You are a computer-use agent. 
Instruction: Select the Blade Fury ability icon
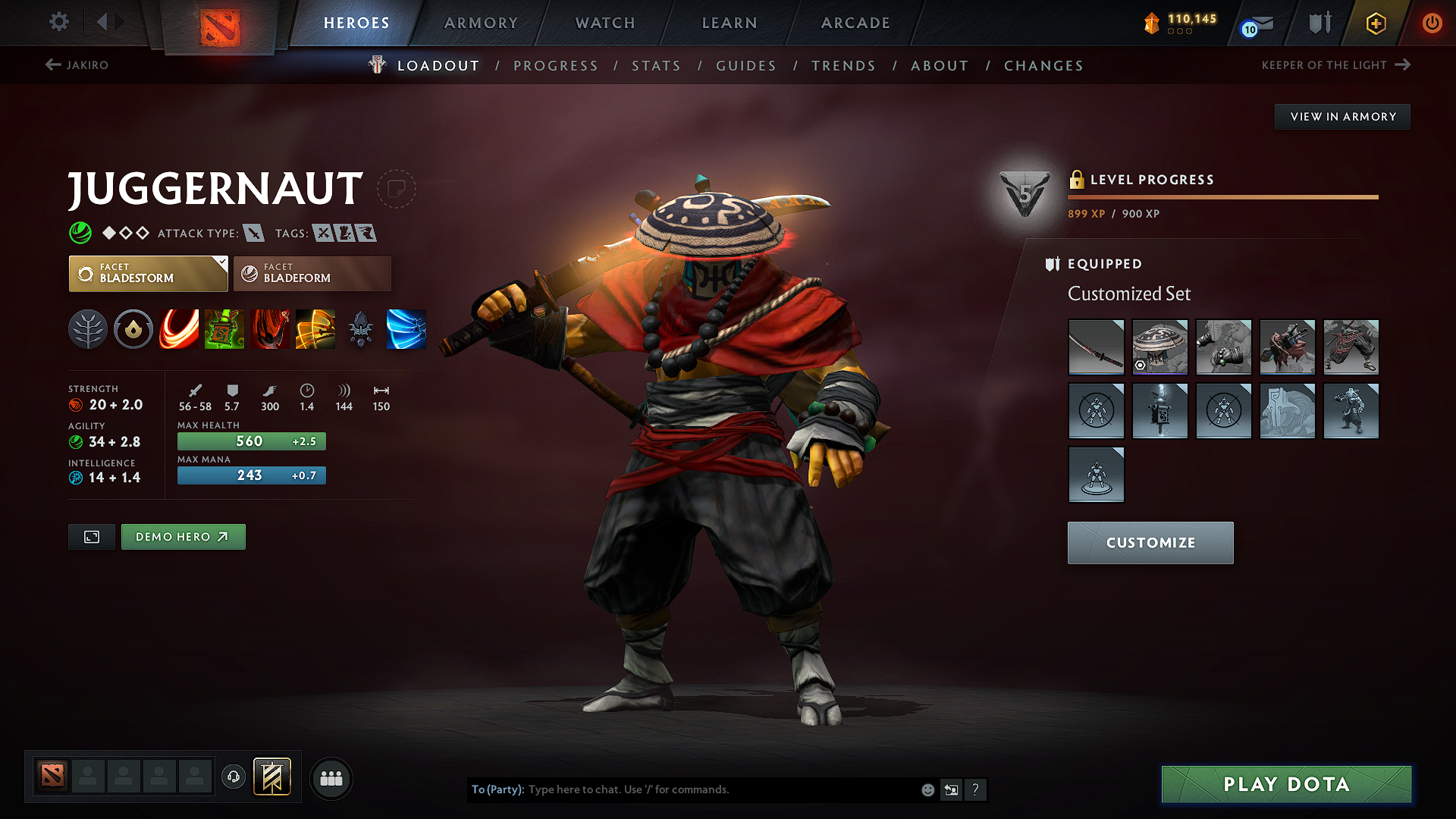click(179, 329)
